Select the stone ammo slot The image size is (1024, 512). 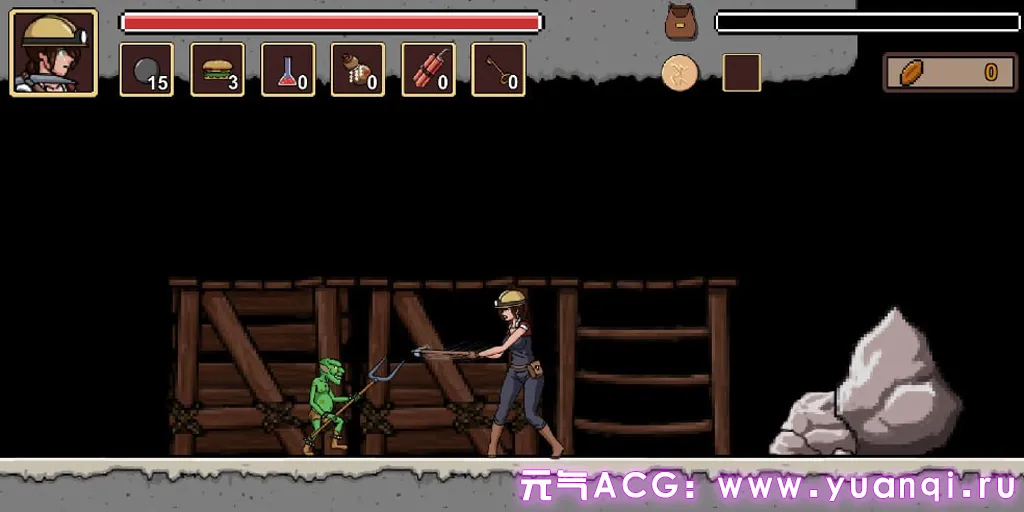(x=147, y=70)
